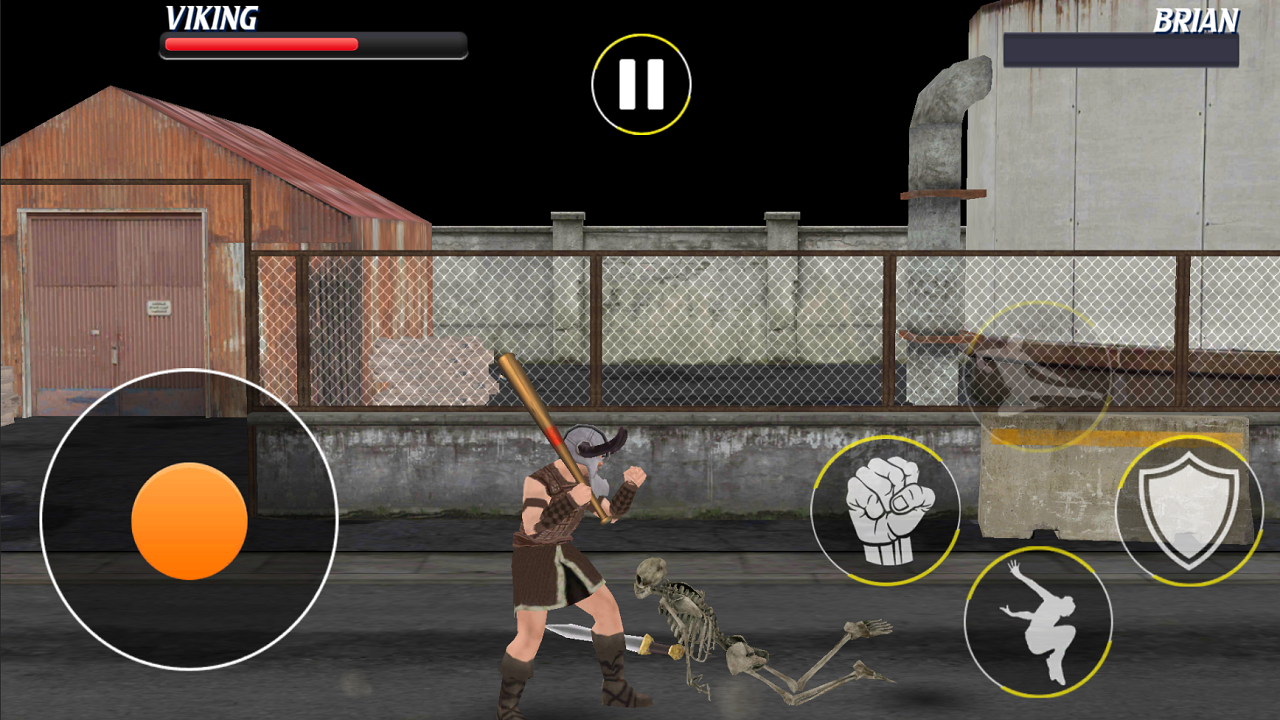1280x720 pixels.
Task: Click the BRIAN name label
Action: tap(1196, 18)
